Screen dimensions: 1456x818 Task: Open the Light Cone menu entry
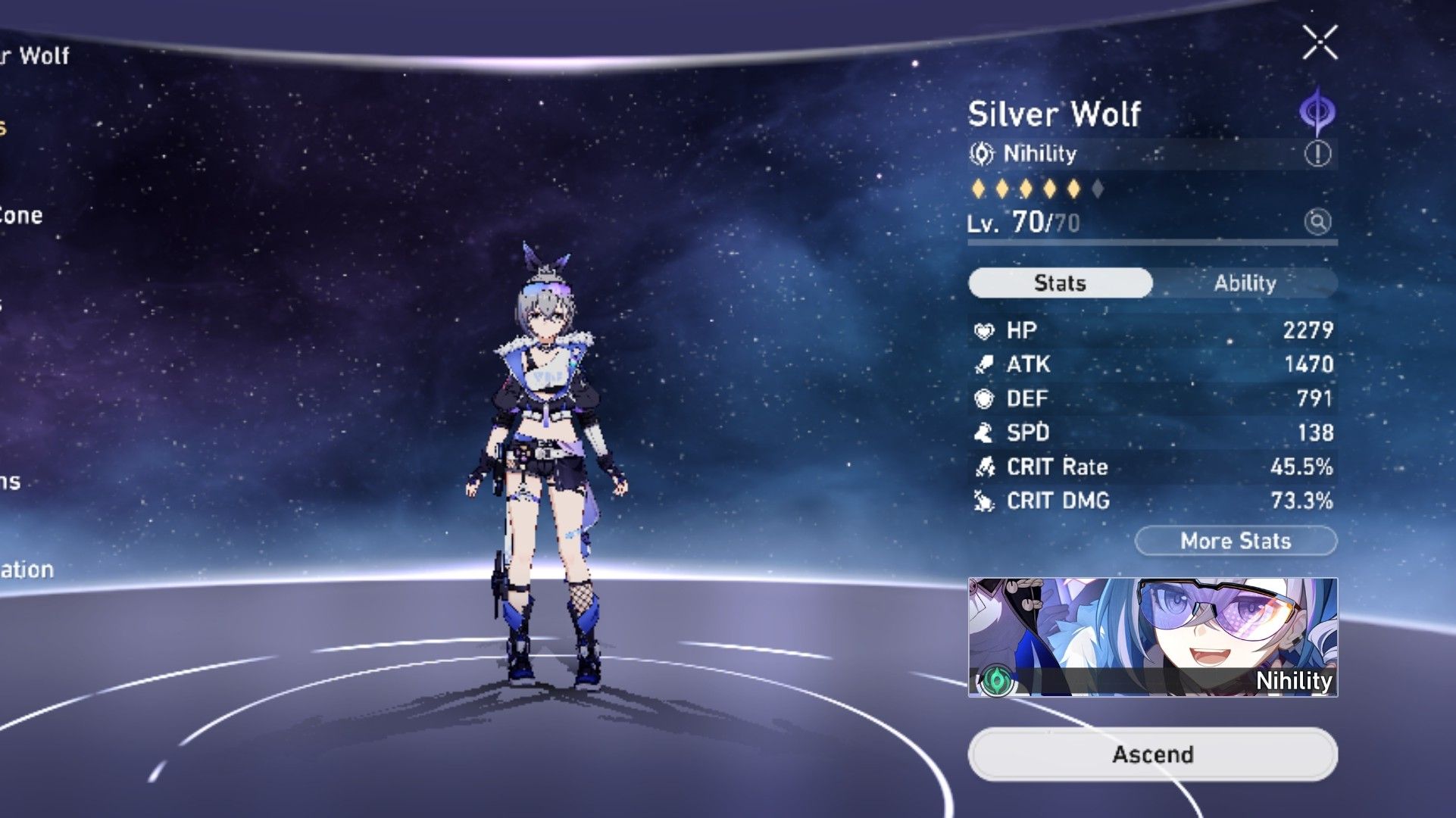pos(21,216)
